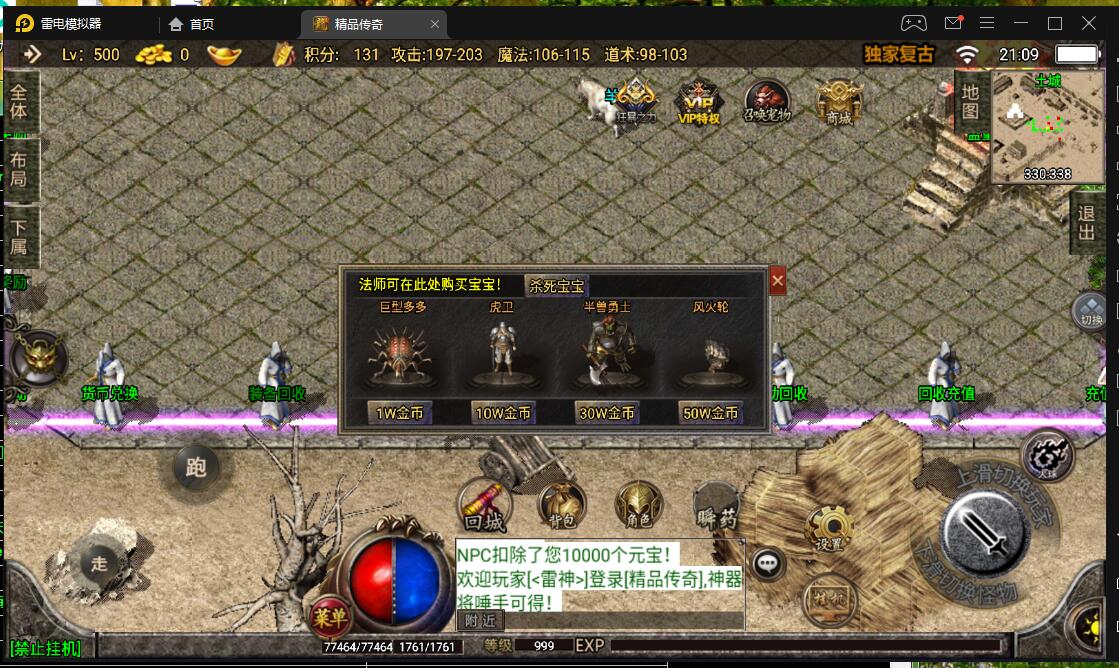
Task: Buy 半兽勇士 for 30W金币
Action: coord(607,412)
